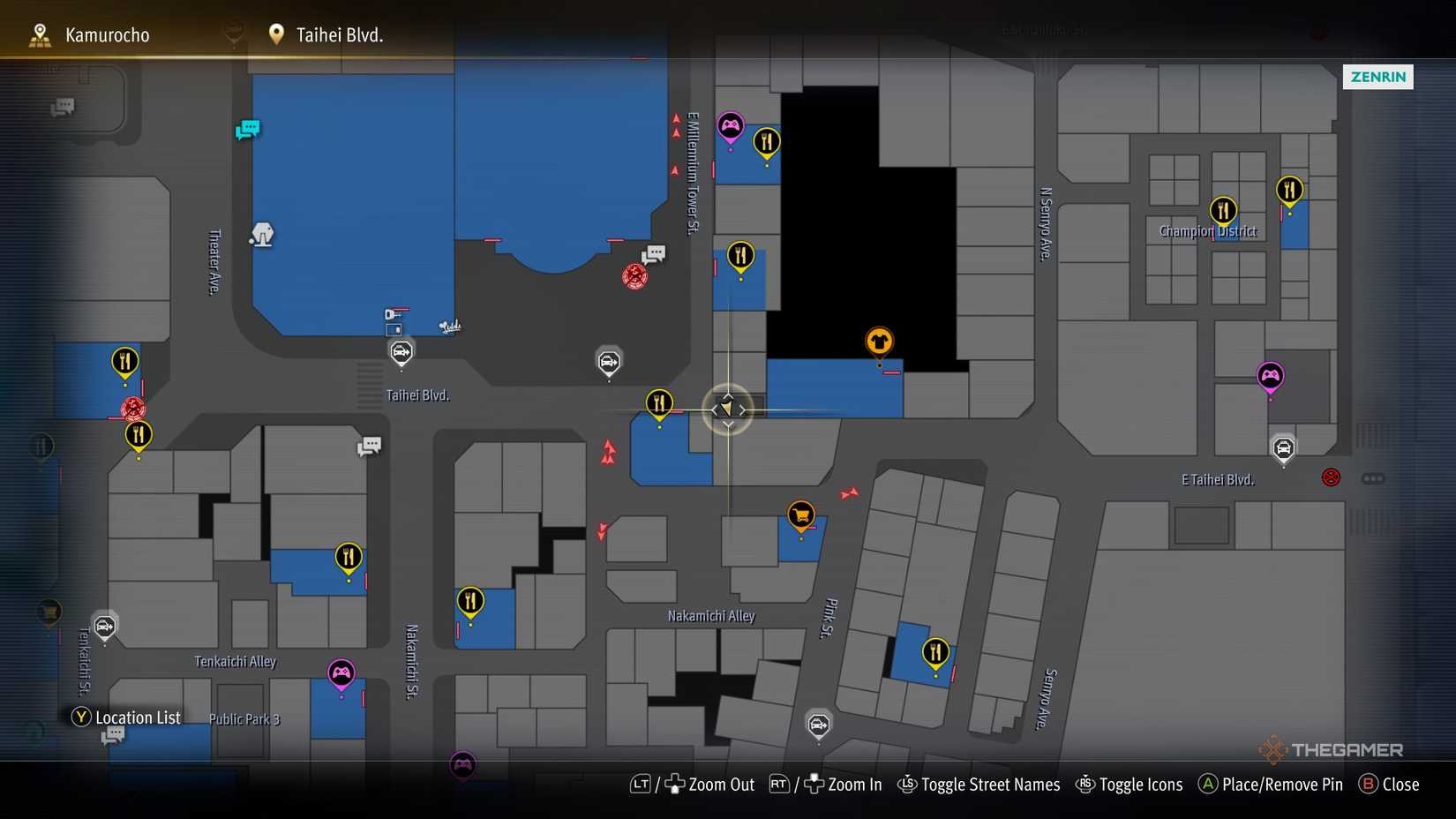Select the player position marker on the map
Image resolution: width=1456 pixels, height=819 pixels.
pos(727,409)
